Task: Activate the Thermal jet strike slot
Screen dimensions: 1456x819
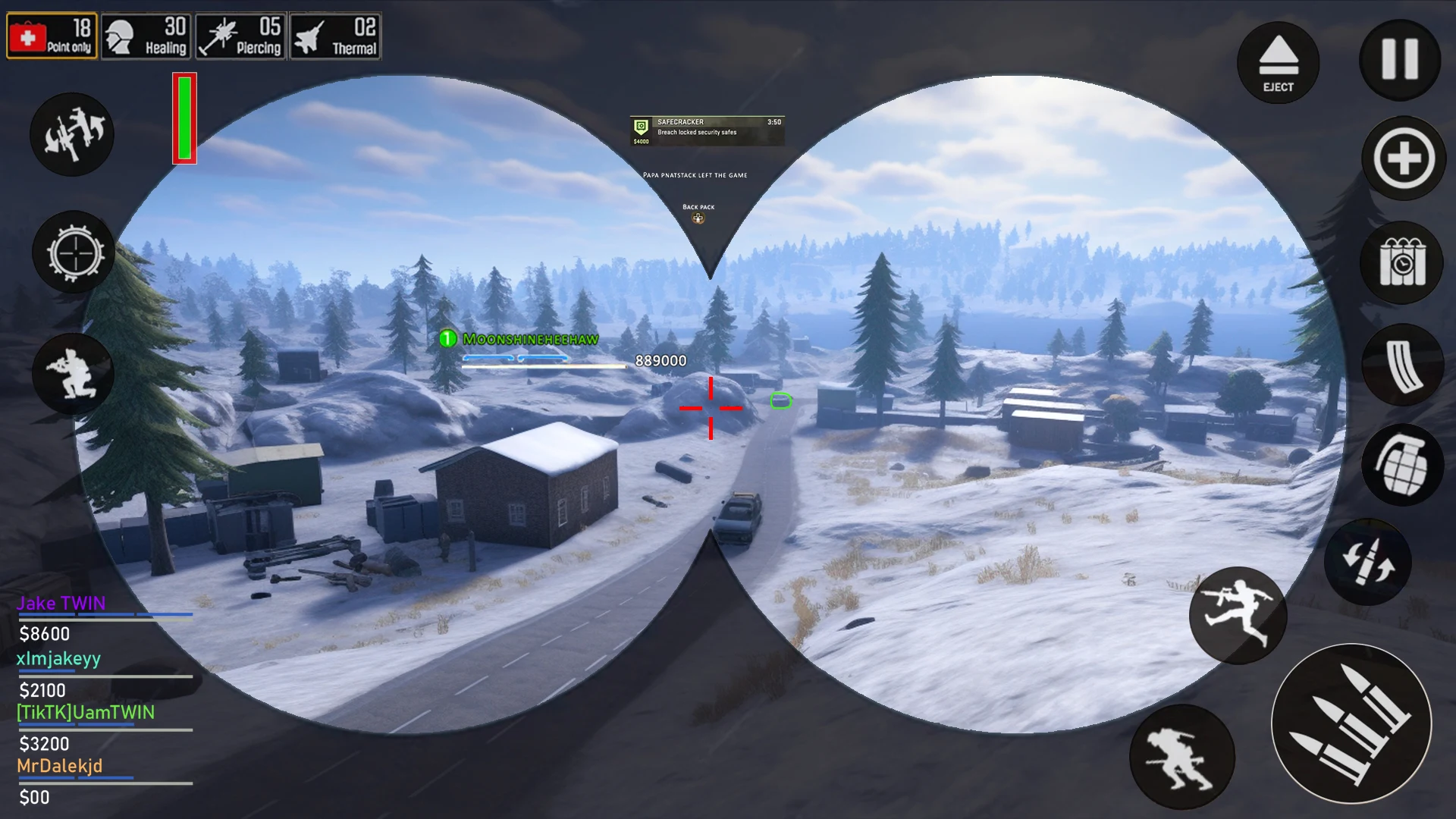Action: tap(335, 36)
